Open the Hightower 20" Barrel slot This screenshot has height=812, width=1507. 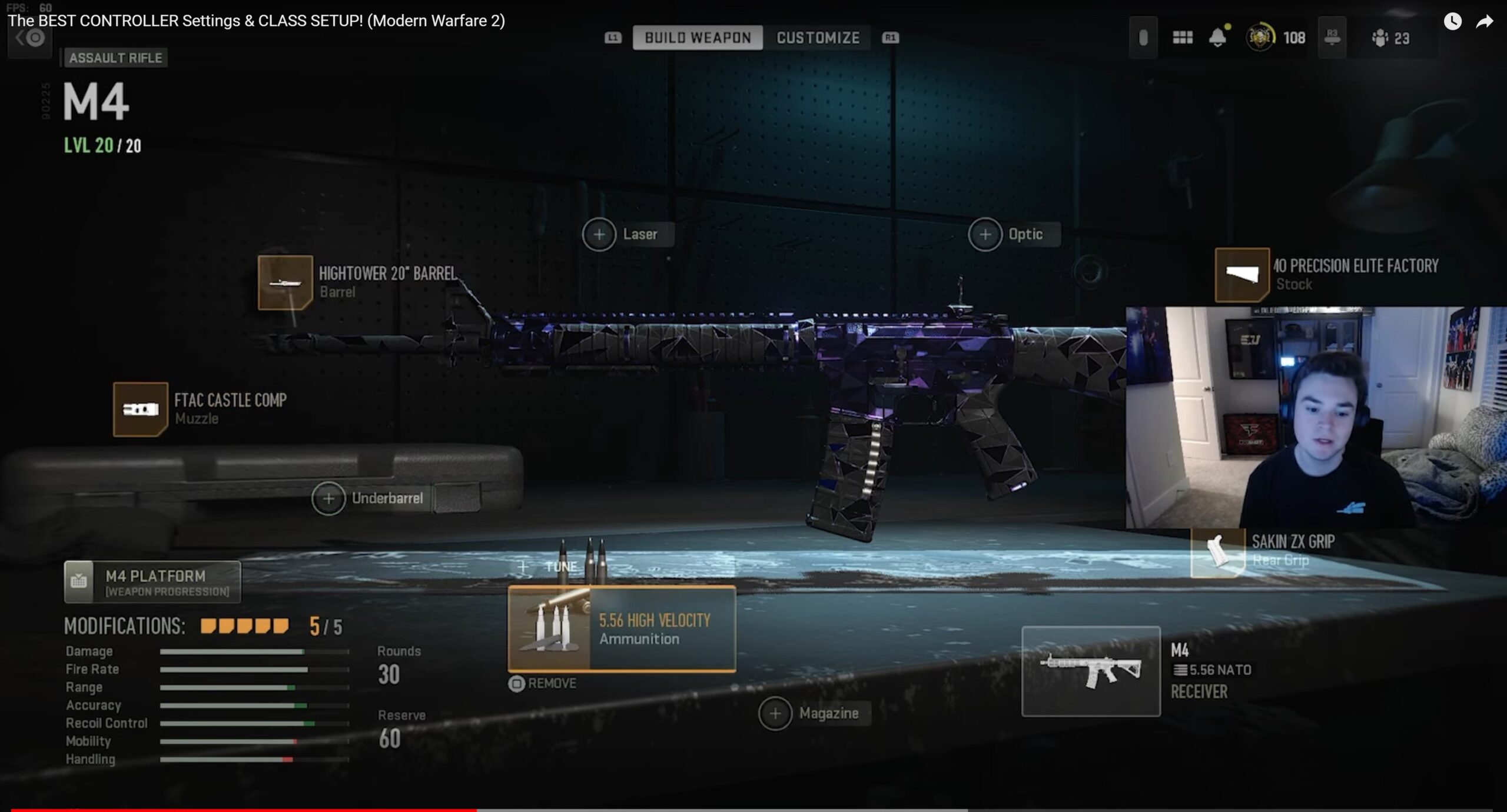286,282
